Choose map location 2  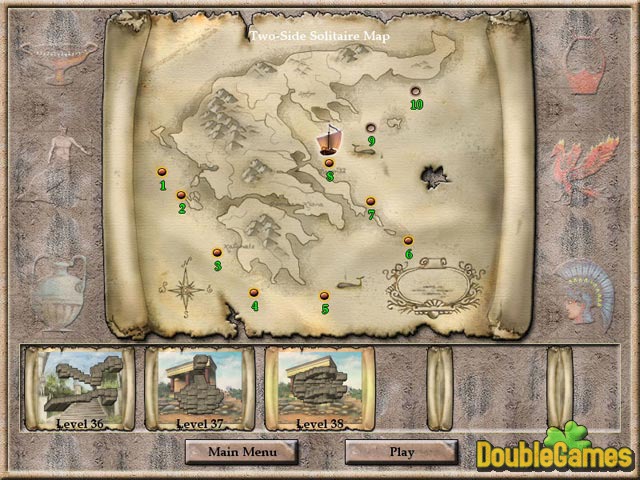pyautogui.click(x=181, y=195)
